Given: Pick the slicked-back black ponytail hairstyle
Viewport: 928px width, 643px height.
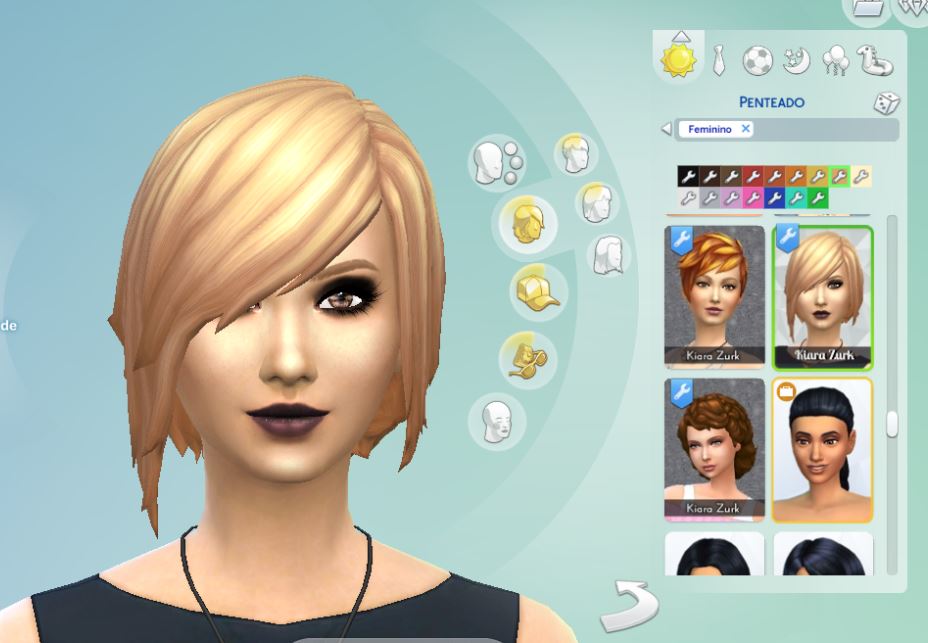Looking at the screenshot, I should (822, 449).
